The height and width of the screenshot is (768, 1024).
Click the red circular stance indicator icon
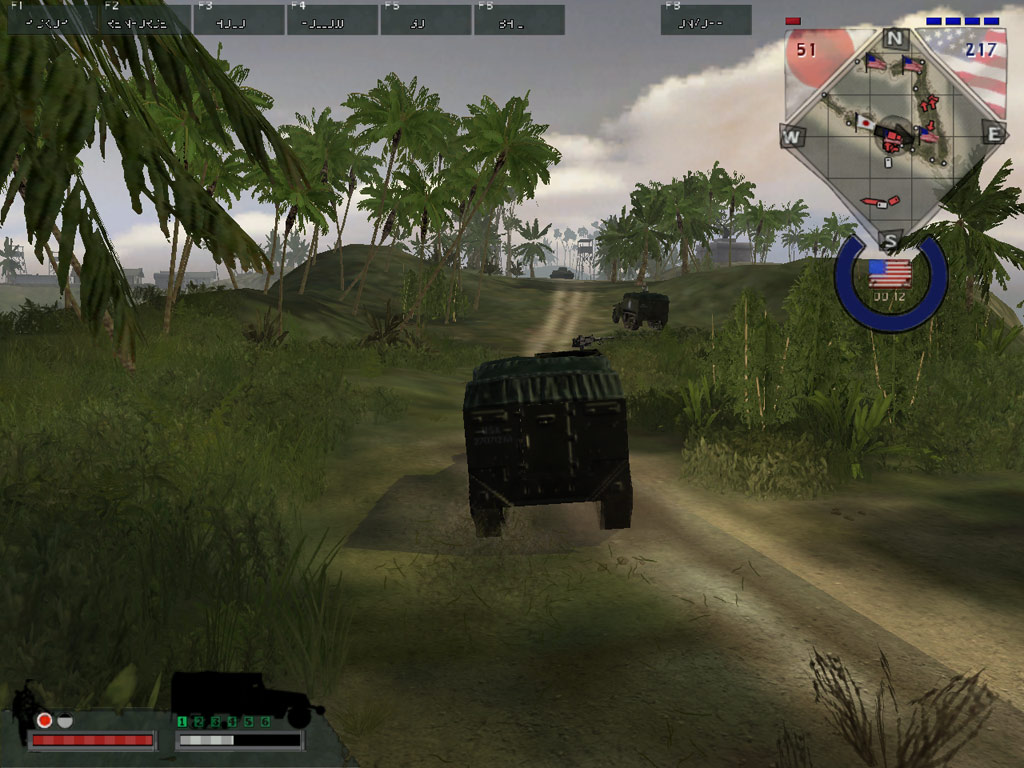(x=44, y=720)
